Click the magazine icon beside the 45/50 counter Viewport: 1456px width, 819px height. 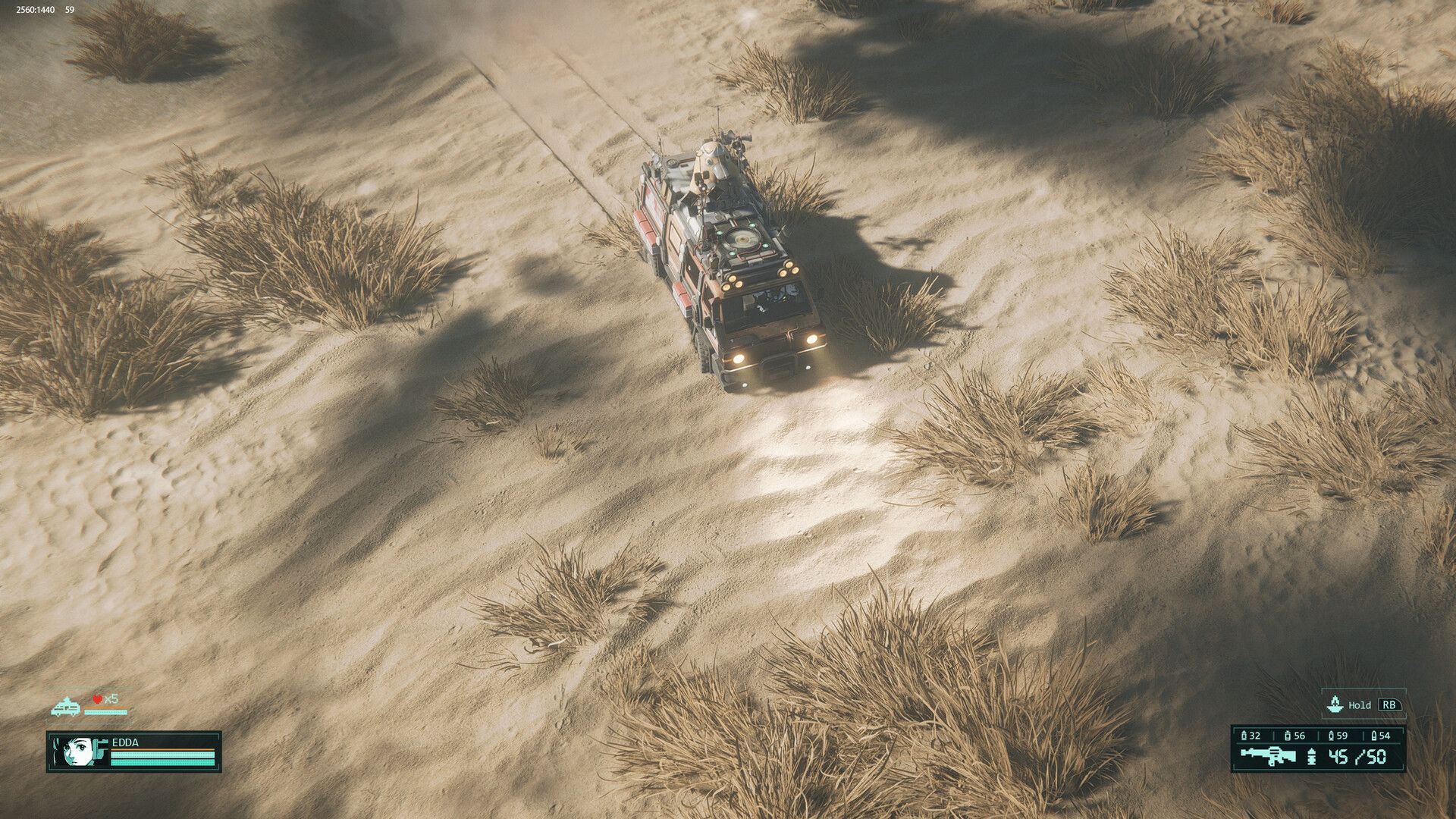tap(1311, 758)
